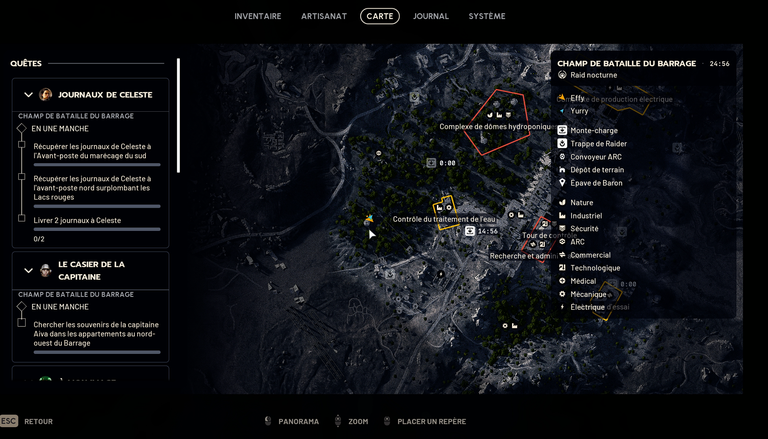The height and width of the screenshot is (439, 768).
Task: Collapse the Journaux de Celeste quest
Action: [28, 95]
